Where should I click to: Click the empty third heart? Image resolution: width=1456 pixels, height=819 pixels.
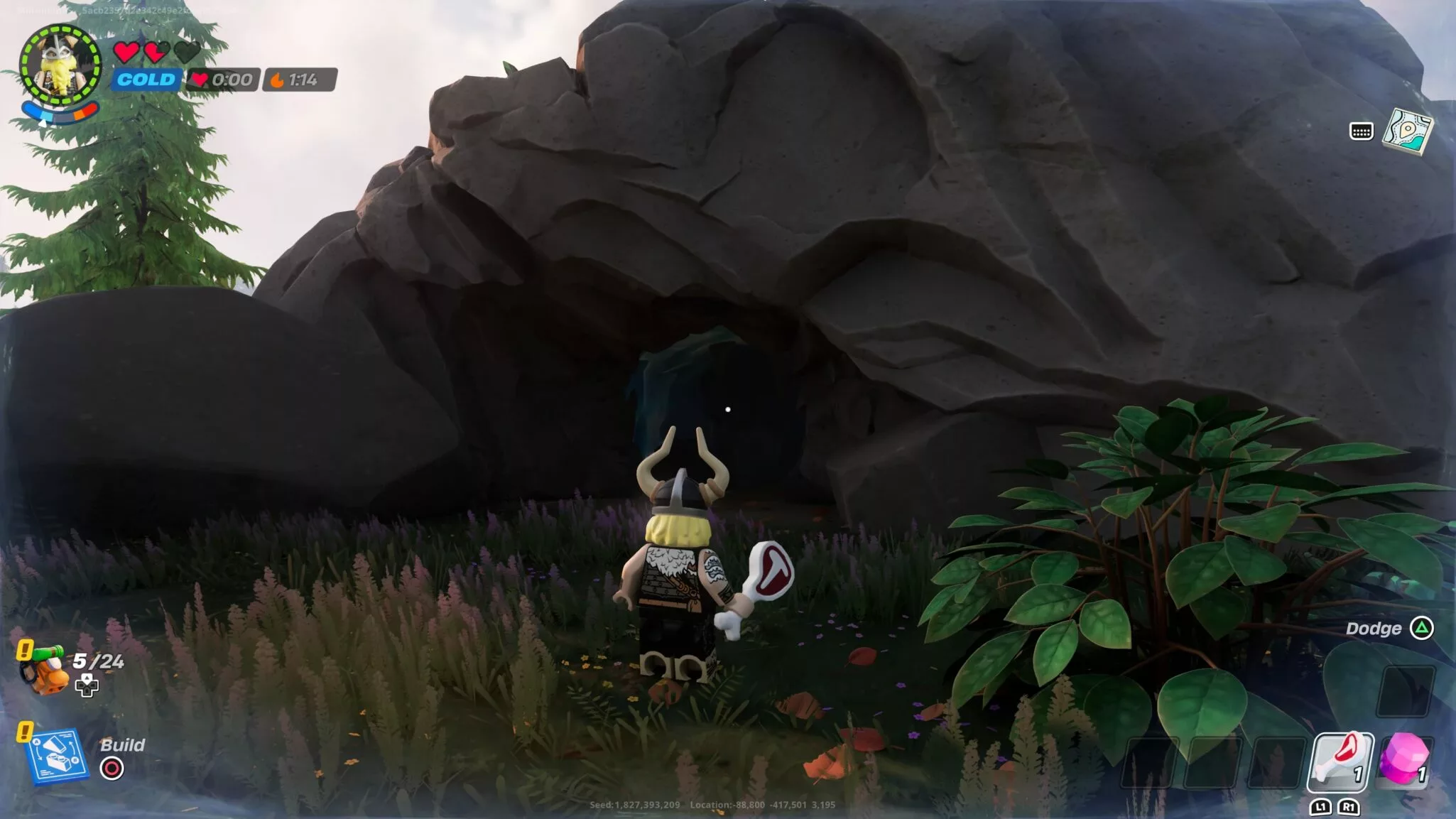(x=186, y=51)
